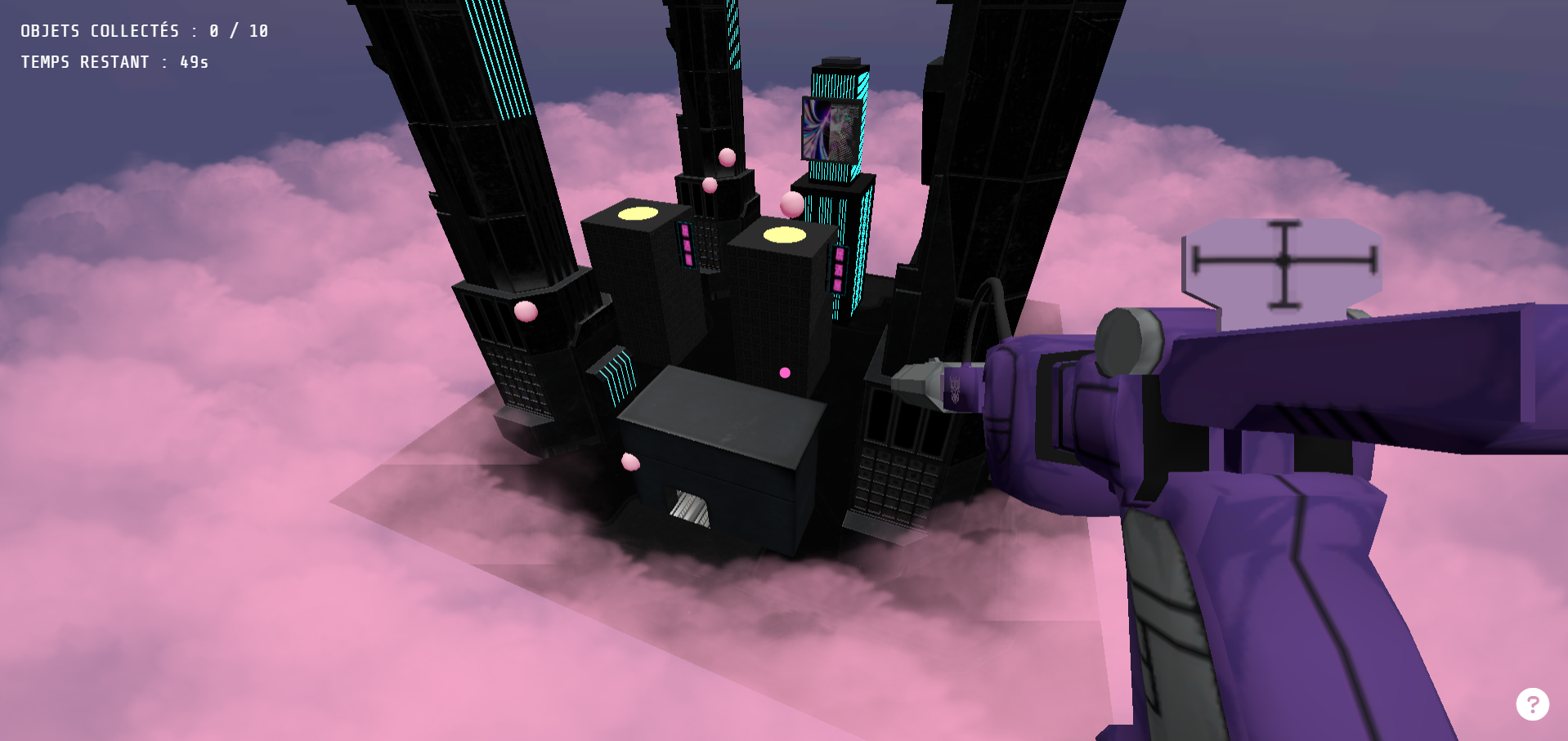Click the OBJETS COLLECTÉS counter text
The width and height of the screenshot is (1568, 741).
point(143,30)
